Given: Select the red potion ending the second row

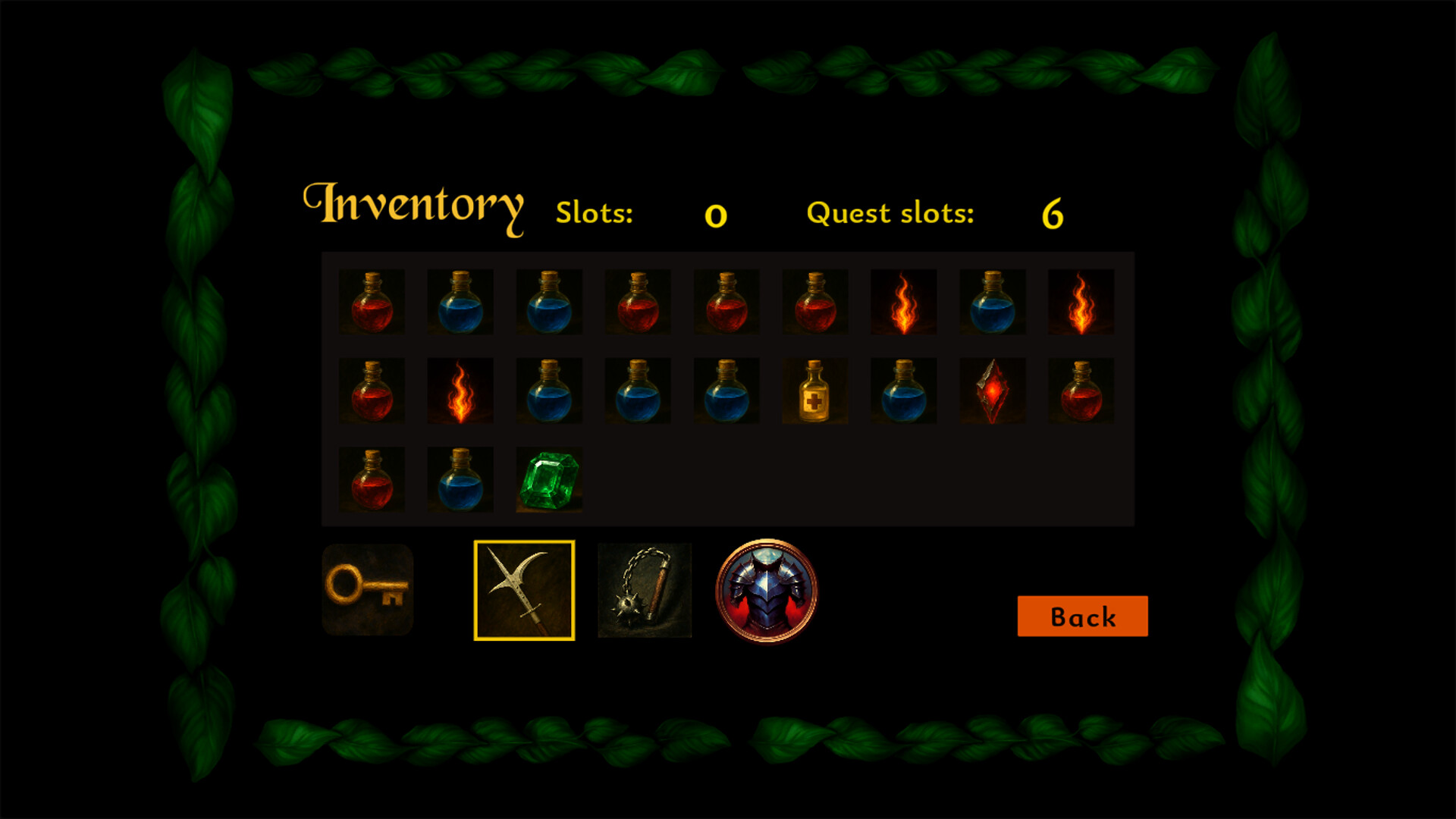Looking at the screenshot, I should (1081, 391).
